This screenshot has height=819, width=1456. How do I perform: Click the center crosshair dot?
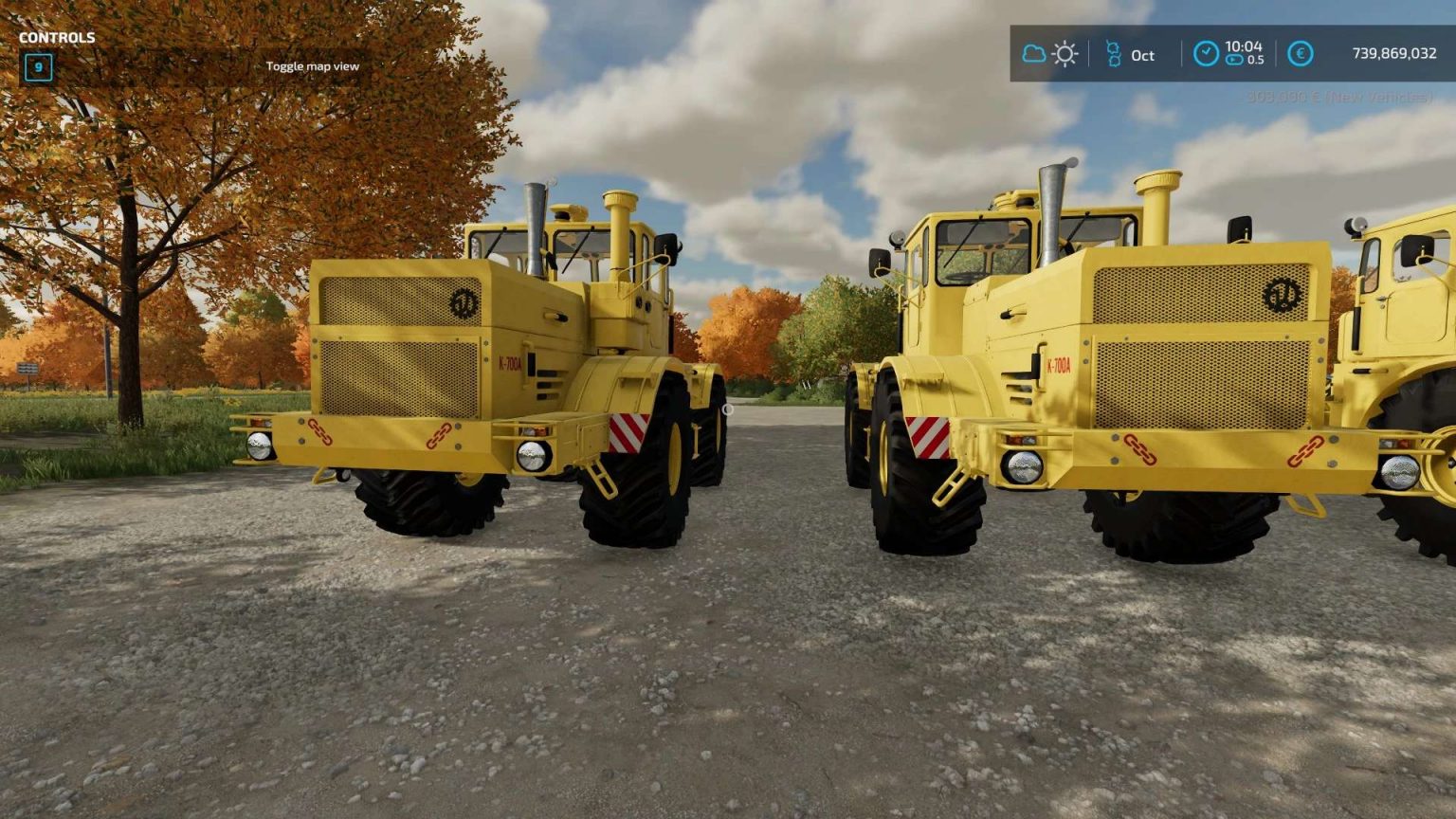coord(728,409)
